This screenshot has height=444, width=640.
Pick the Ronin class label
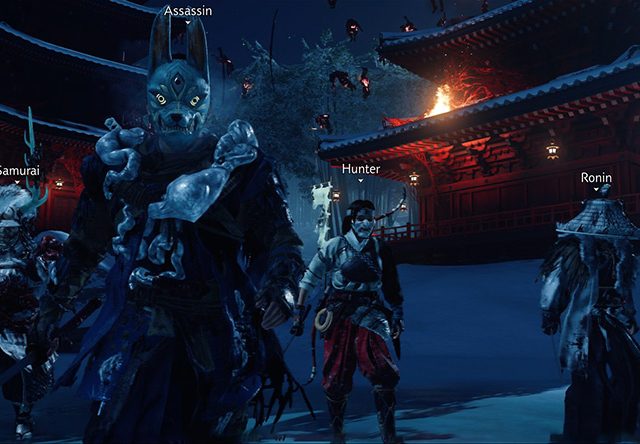(596, 177)
